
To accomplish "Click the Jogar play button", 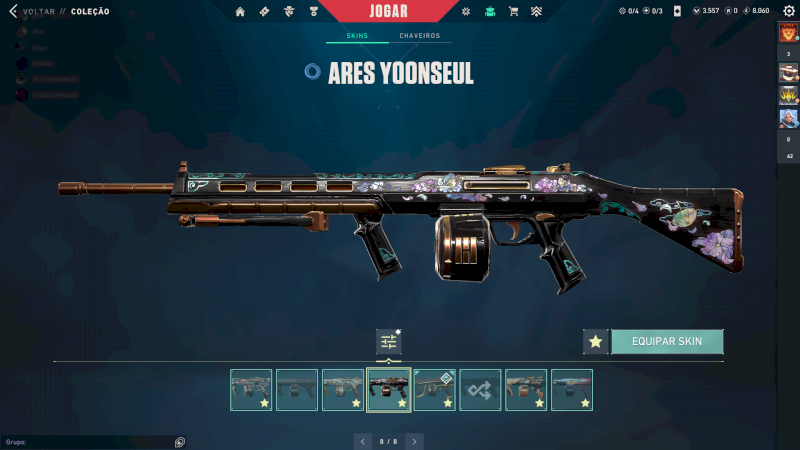I will point(387,11).
